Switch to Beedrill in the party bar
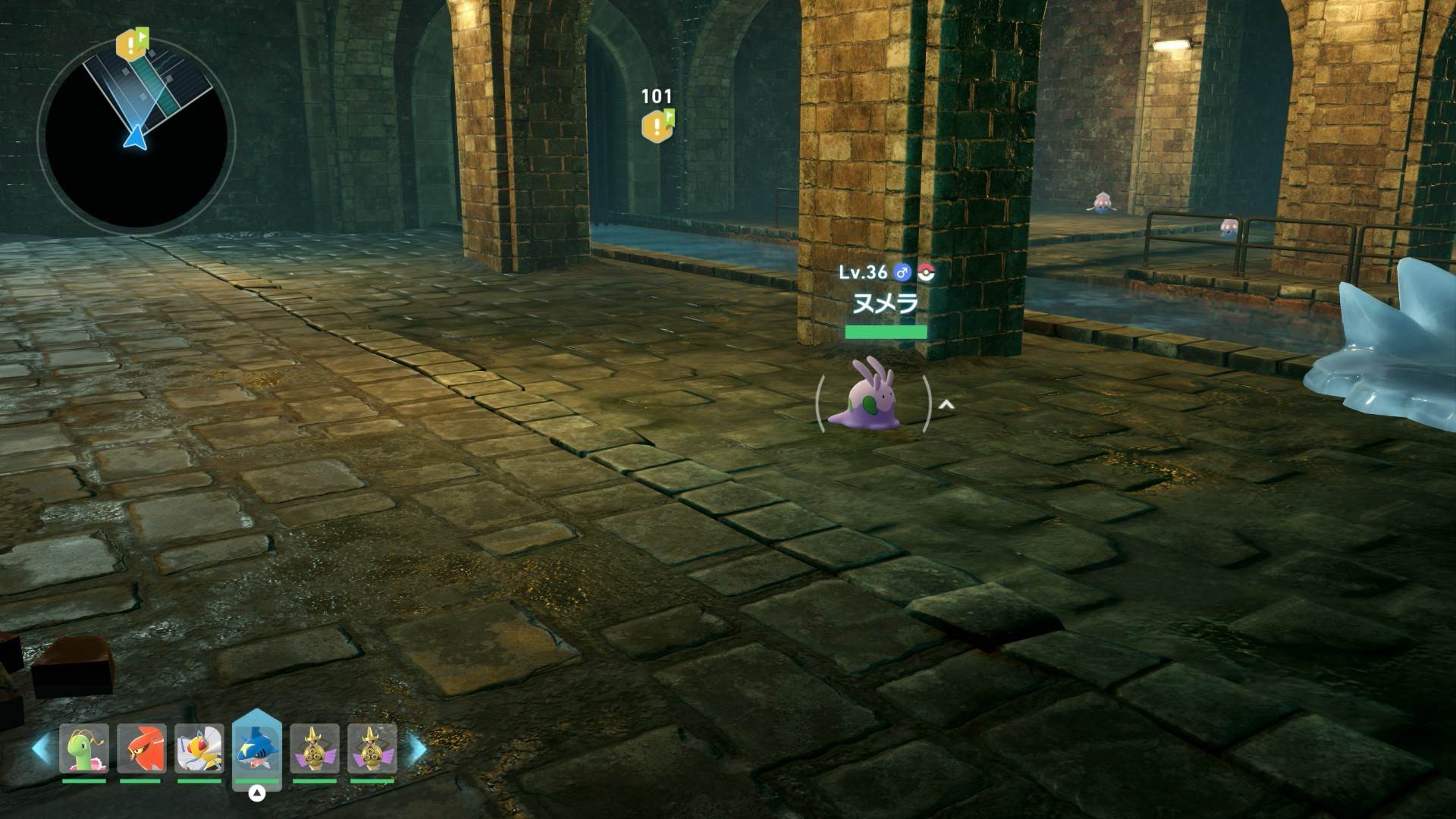 199,748
